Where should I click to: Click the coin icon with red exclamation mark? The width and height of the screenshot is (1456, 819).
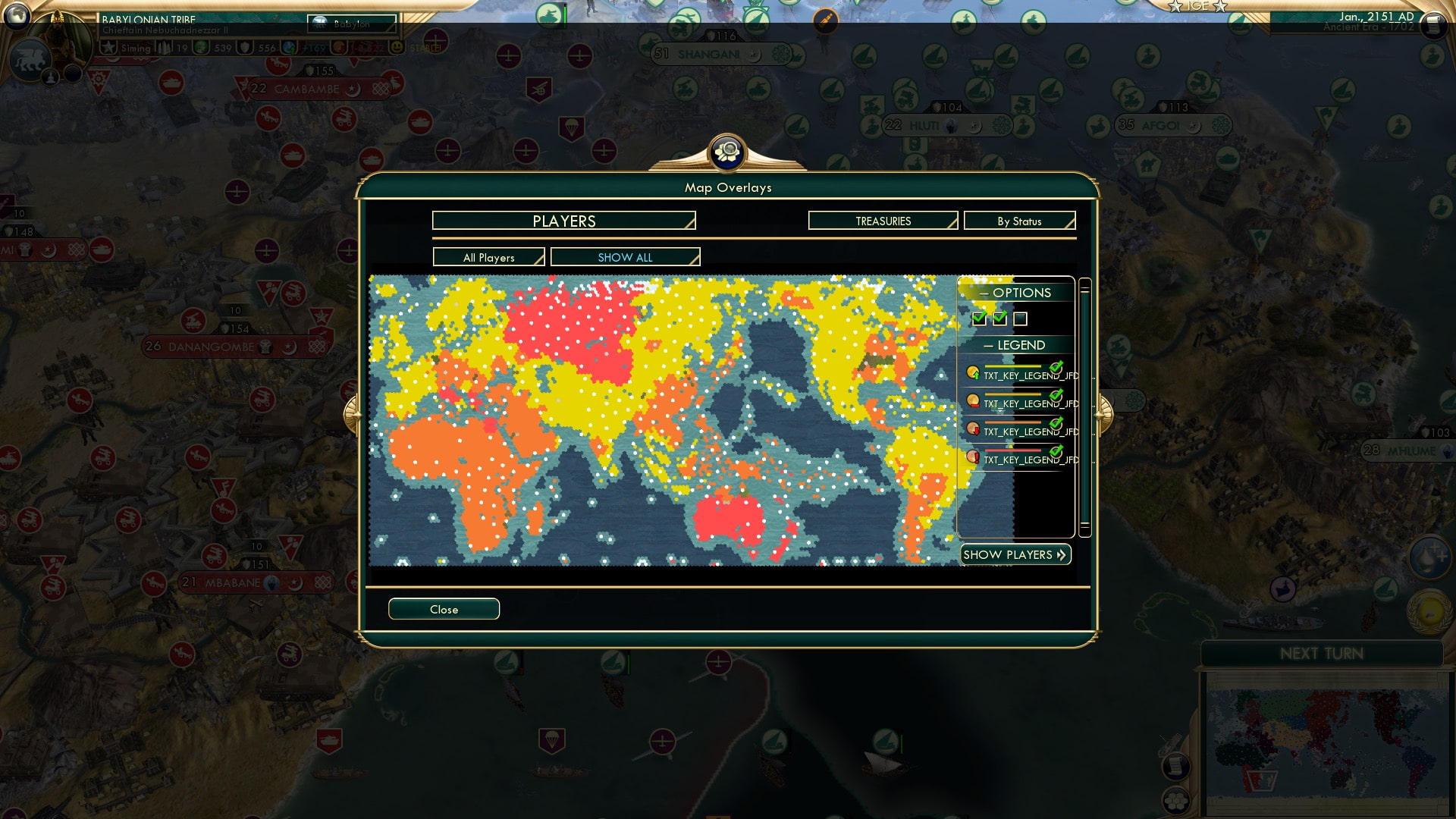point(972,456)
